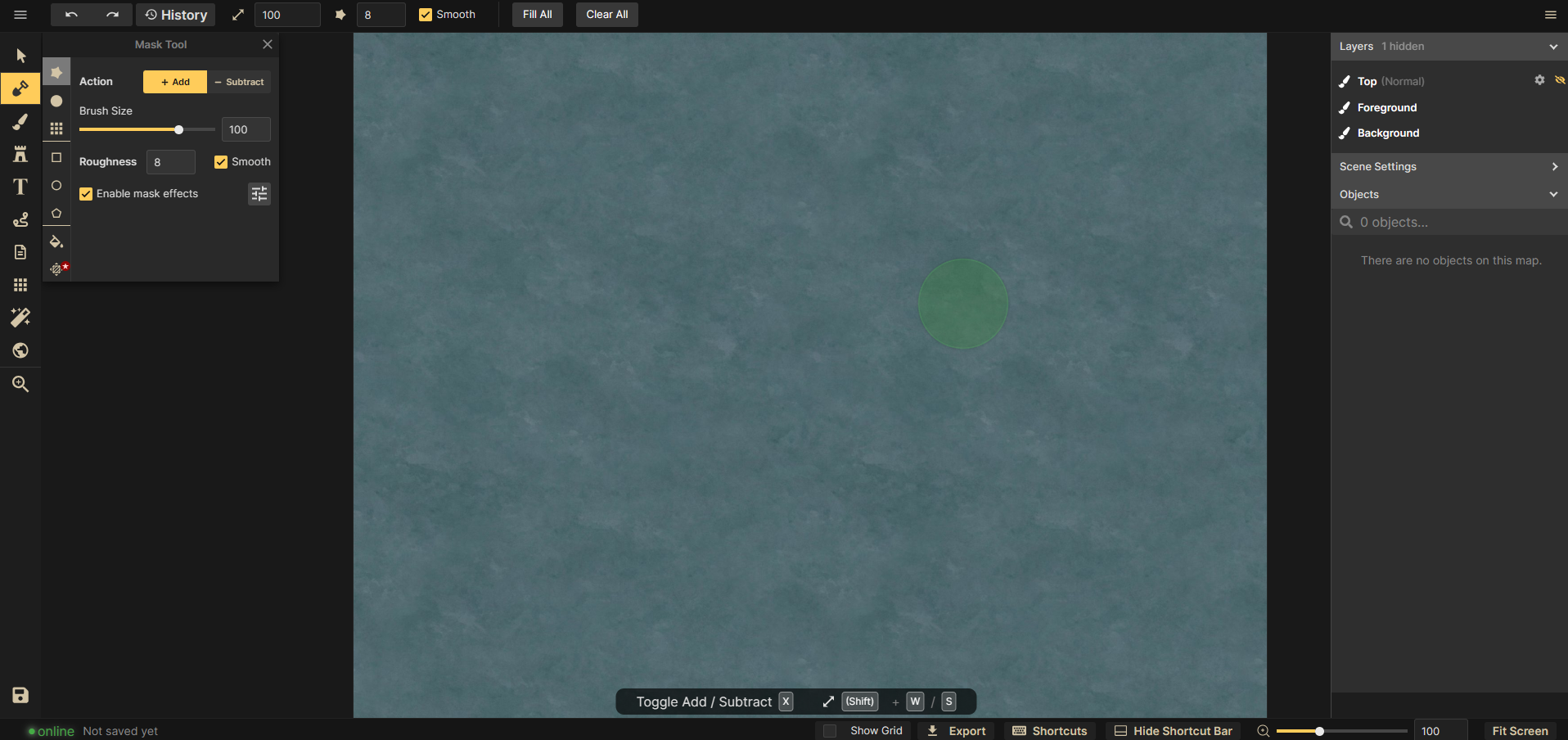Toggle the Smooth checkbox in Mask Tool panel
The height and width of the screenshot is (740, 1568).
pyautogui.click(x=221, y=162)
